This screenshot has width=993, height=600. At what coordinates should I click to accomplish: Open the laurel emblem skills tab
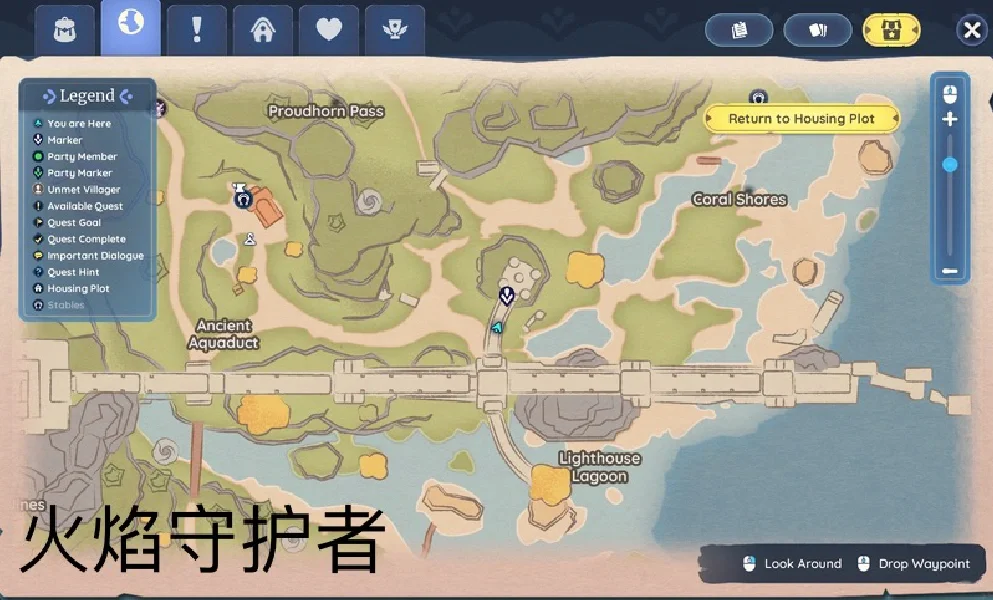tap(395, 30)
